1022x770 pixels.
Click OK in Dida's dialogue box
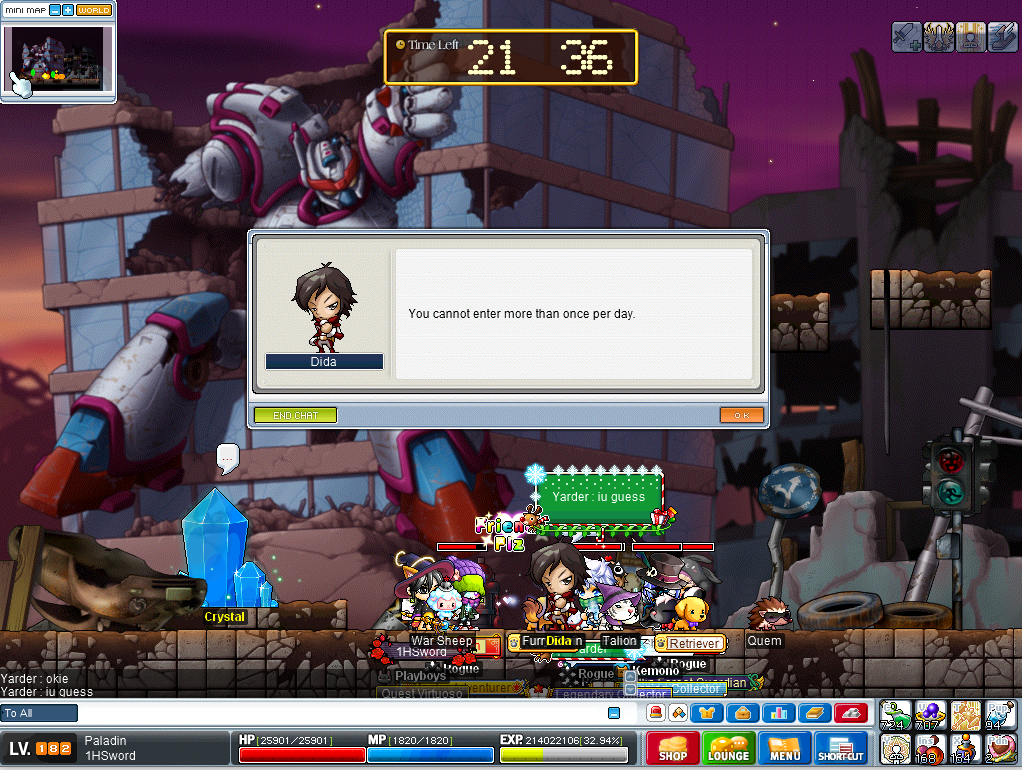coord(741,415)
